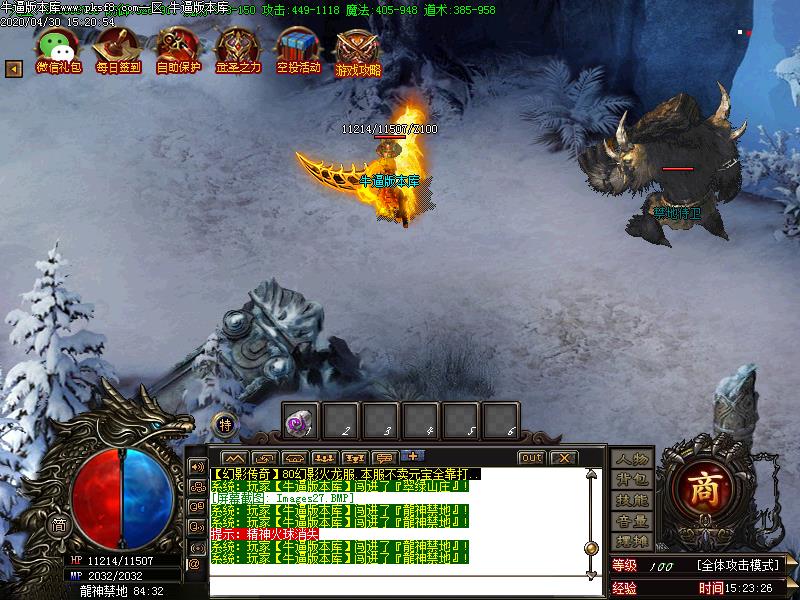This screenshot has height=600, width=800.
Task: Close the chat panel with X button
Action: coord(563,458)
